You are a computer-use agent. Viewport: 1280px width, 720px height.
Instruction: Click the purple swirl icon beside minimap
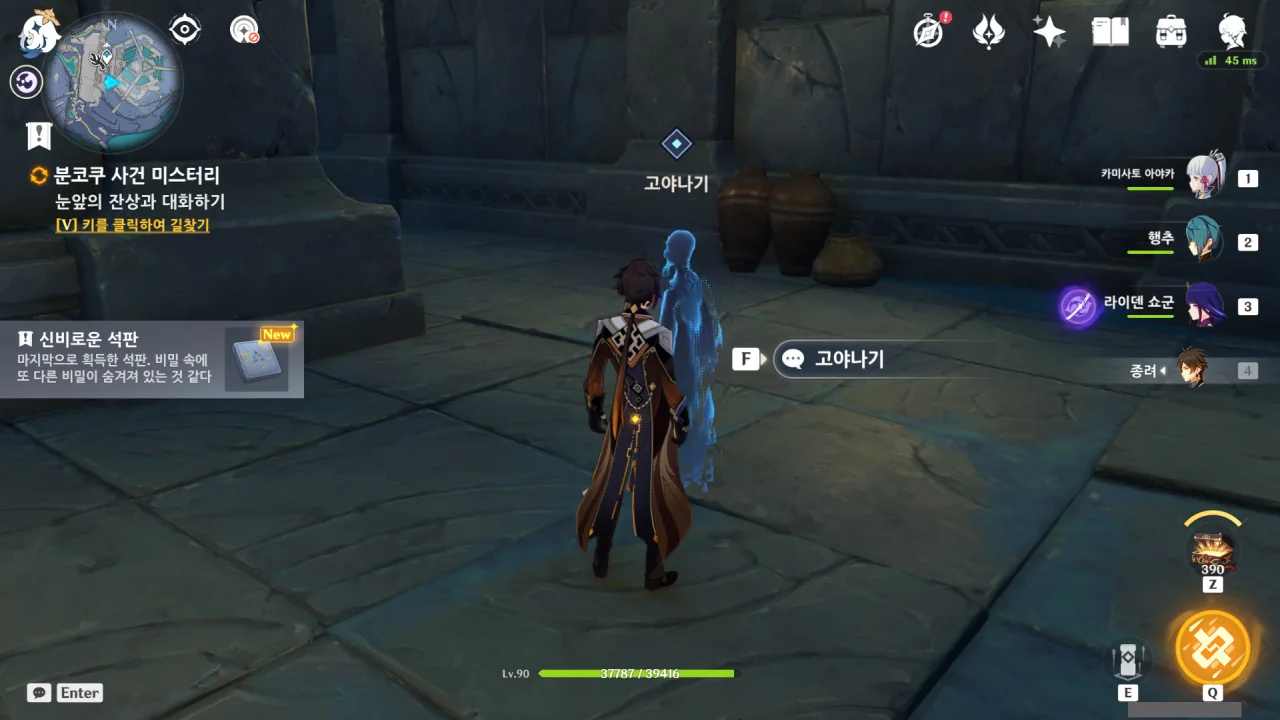click(26, 82)
